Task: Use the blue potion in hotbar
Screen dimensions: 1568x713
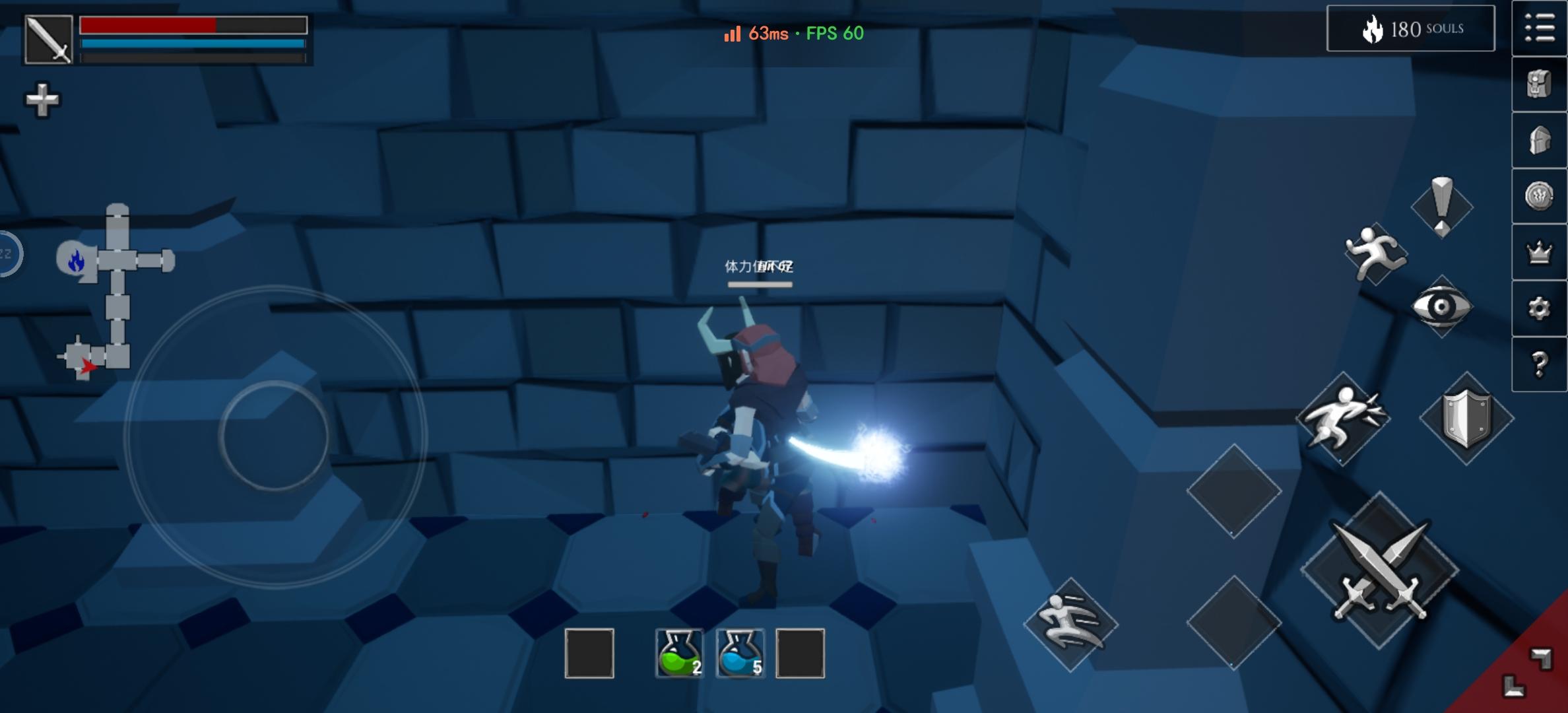Action: pyautogui.click(x=740, y=653)
